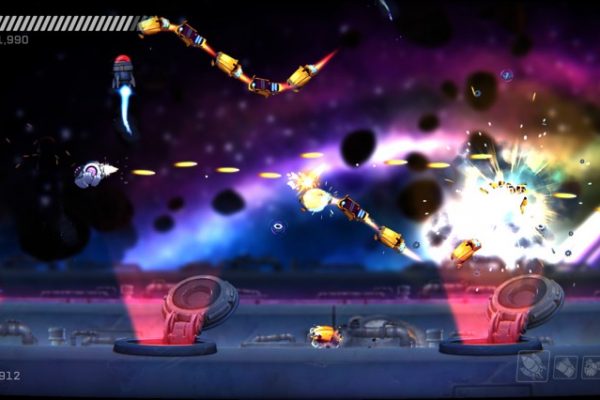Choose the middle weapon slot icon
Screen dimensions: 600x400
point(565,368)
